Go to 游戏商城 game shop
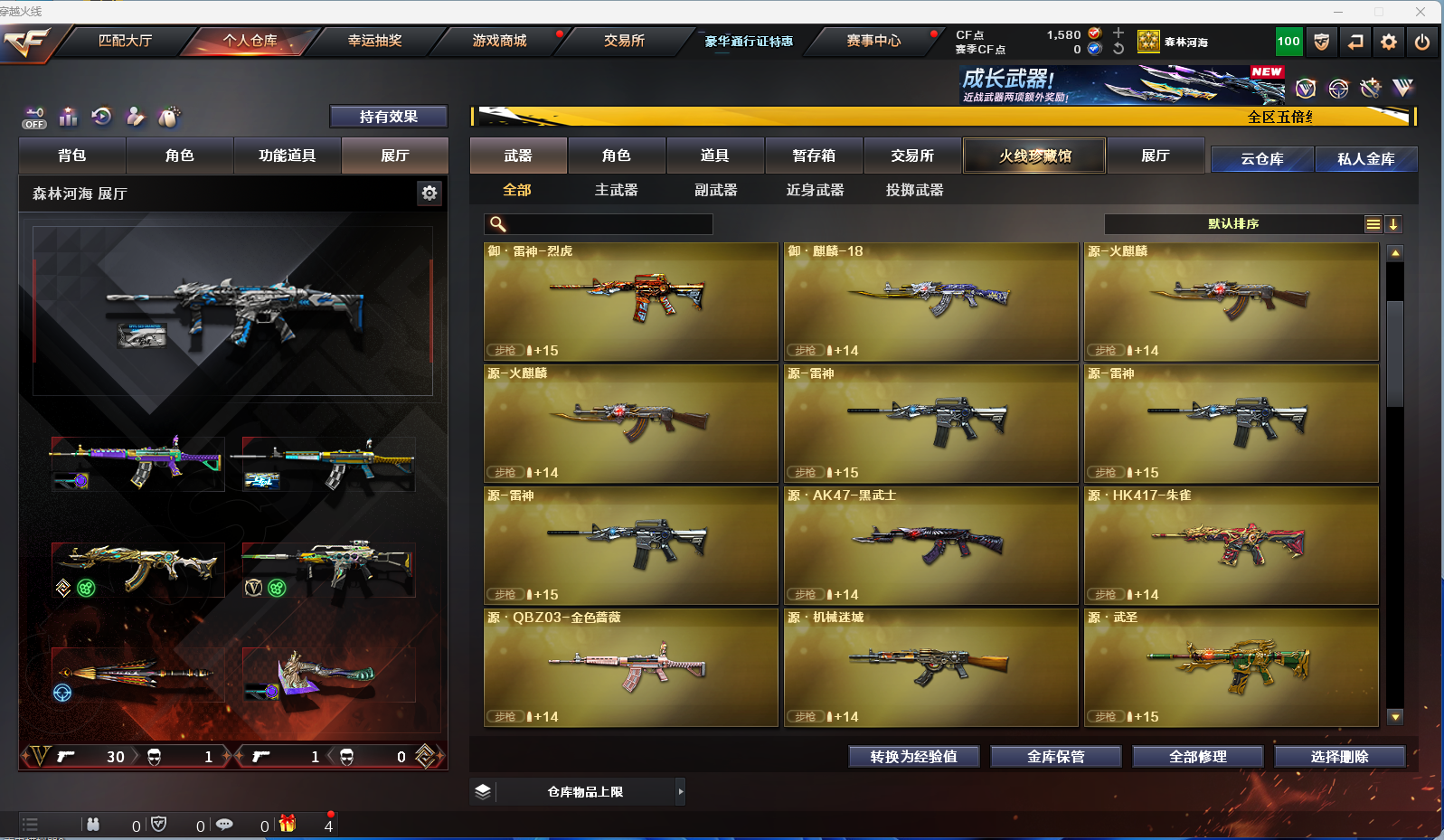1444x840 pixels. tap(499, 41)
